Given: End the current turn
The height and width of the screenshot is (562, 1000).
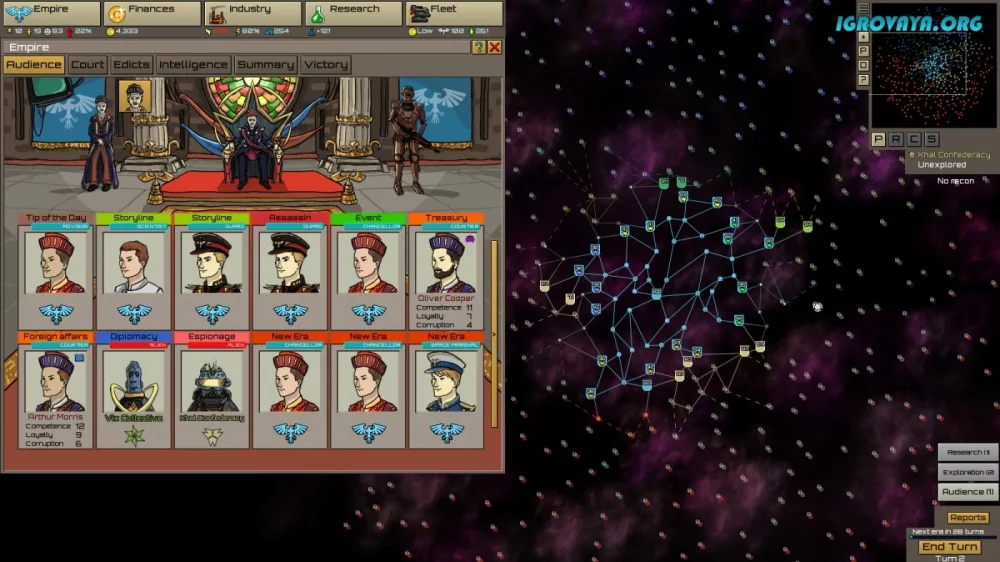Looking at the screenshot, I should click(949, 547).
